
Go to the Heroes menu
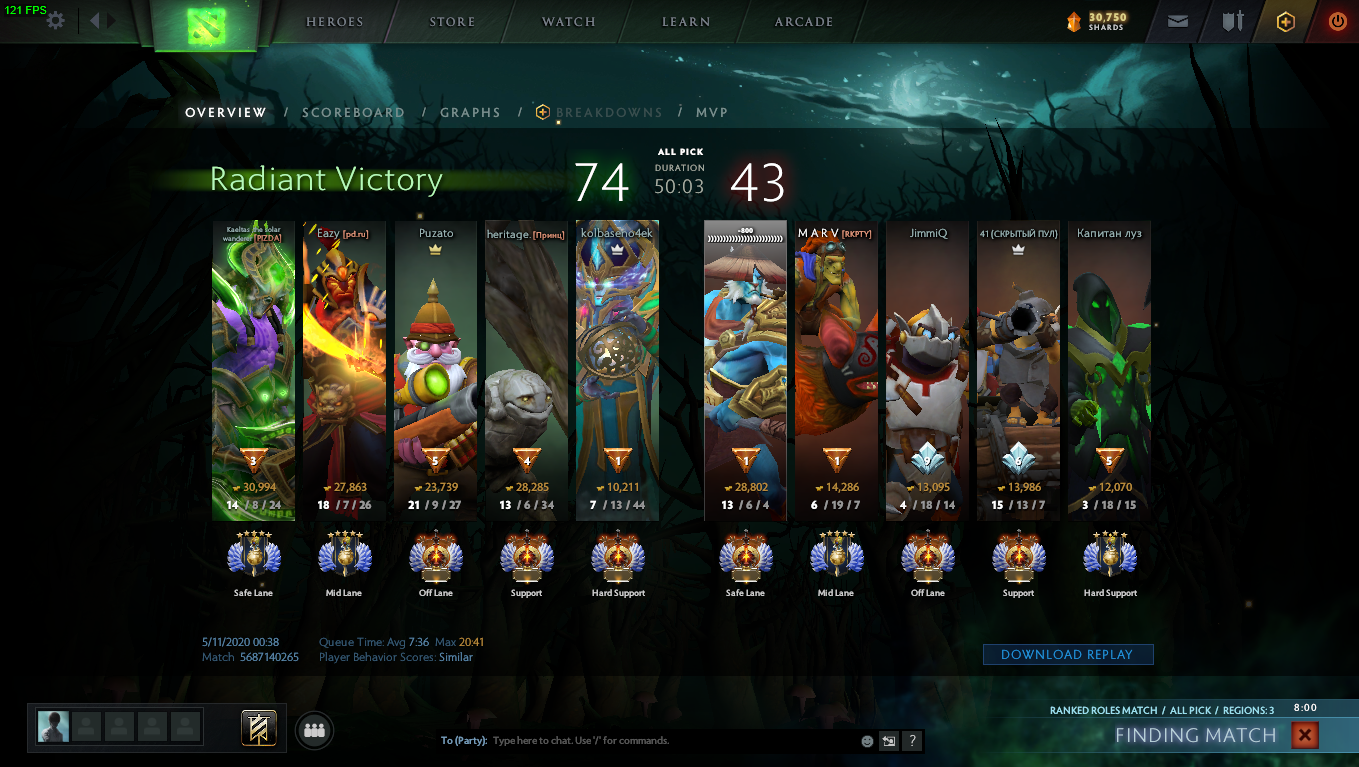(335, 22)
